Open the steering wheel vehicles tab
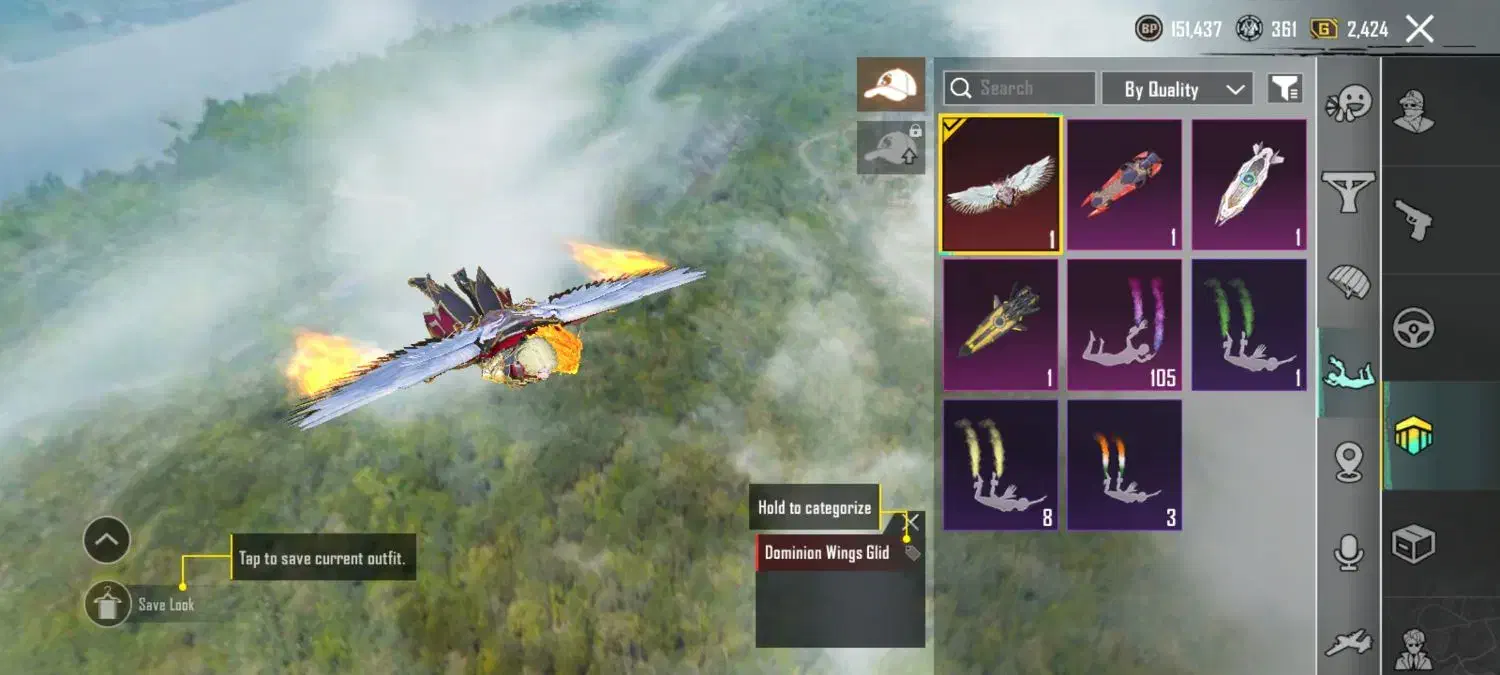This screenshot has width=1500, height=675. coord(1413,327)
